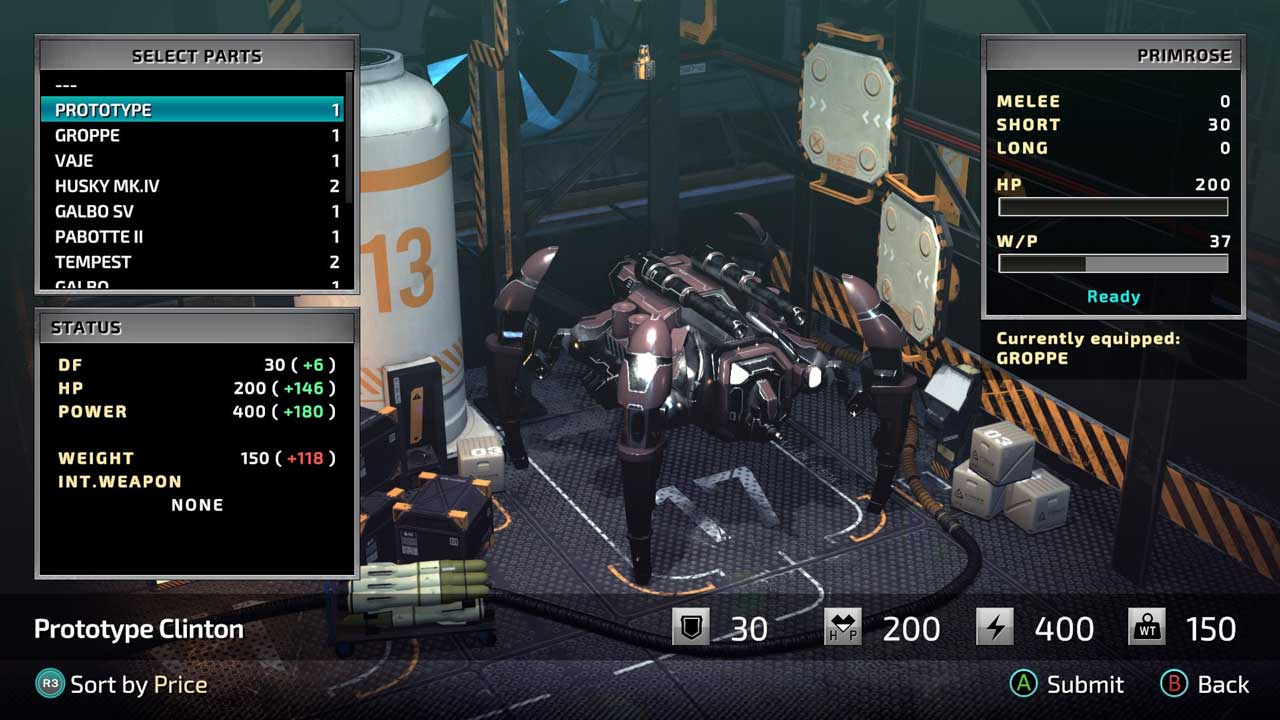The height and width of the screenshot is (720, 1280).
Task: Select the HUSKY MK.IV part
Action: 190,186
